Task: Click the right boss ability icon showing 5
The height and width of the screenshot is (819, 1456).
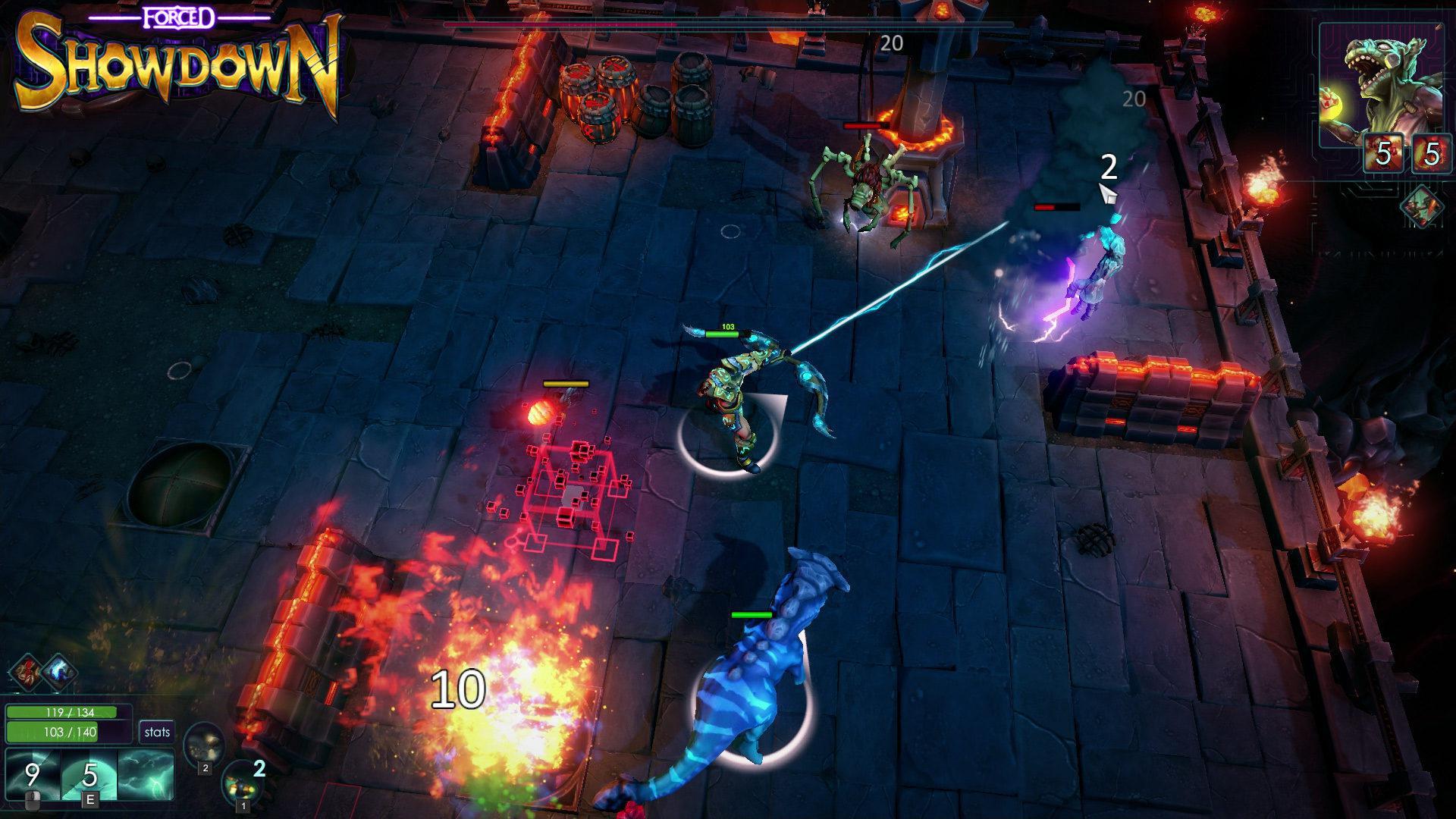Action: (1432, 153)
